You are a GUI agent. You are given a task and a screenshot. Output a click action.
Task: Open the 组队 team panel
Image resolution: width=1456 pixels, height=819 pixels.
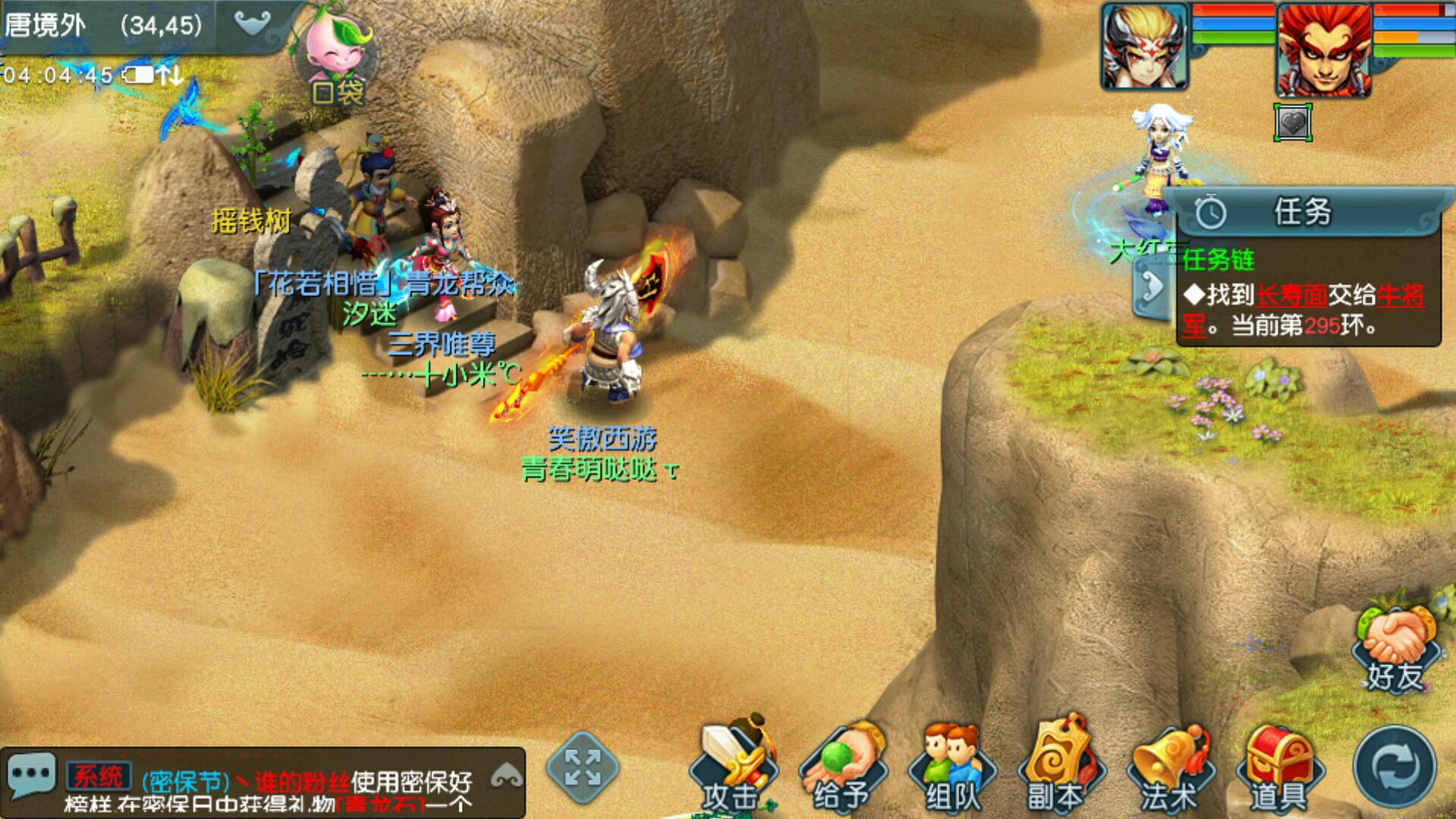point(952,766)
